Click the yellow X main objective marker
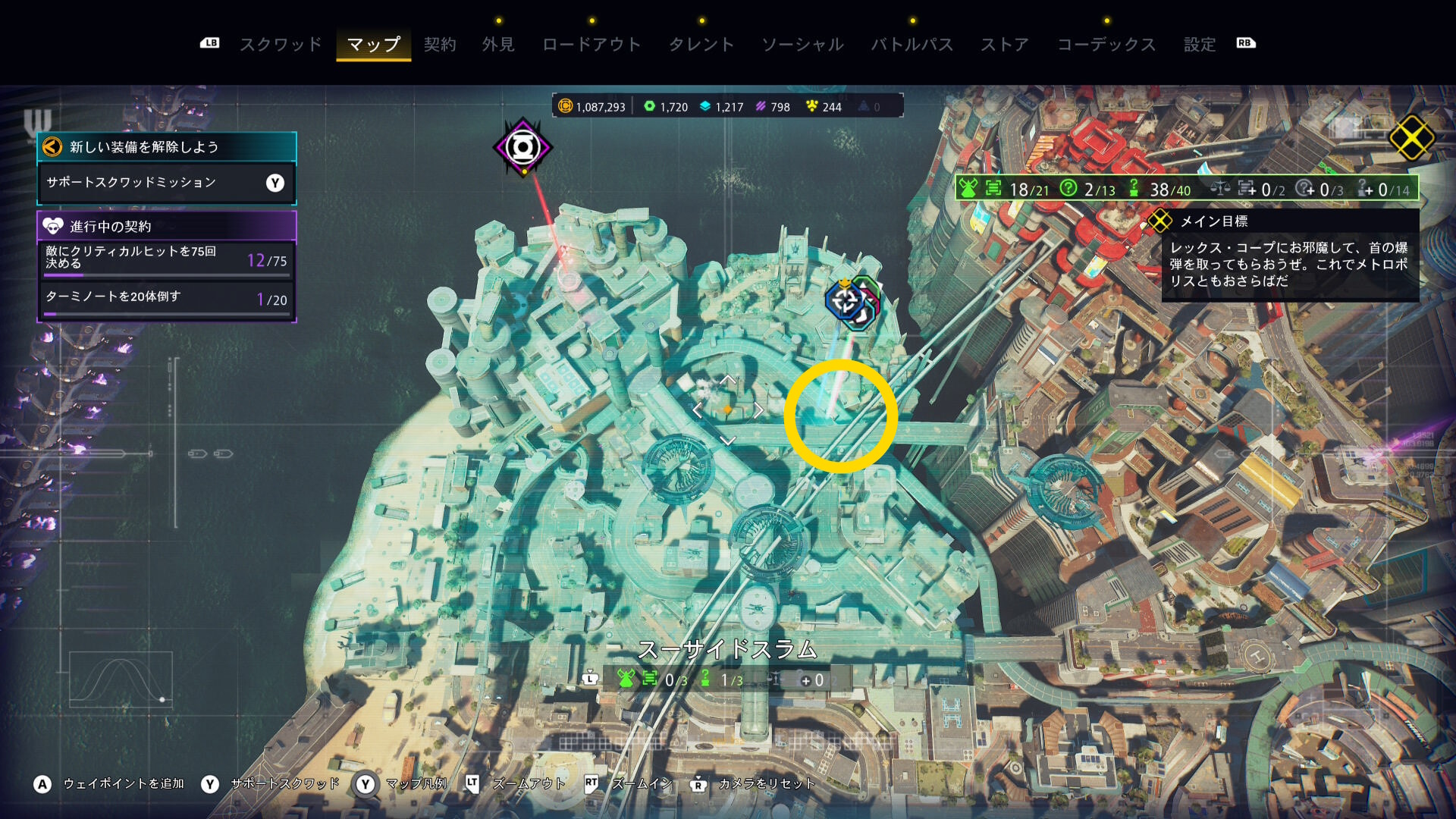 [x=1411, y=138]
